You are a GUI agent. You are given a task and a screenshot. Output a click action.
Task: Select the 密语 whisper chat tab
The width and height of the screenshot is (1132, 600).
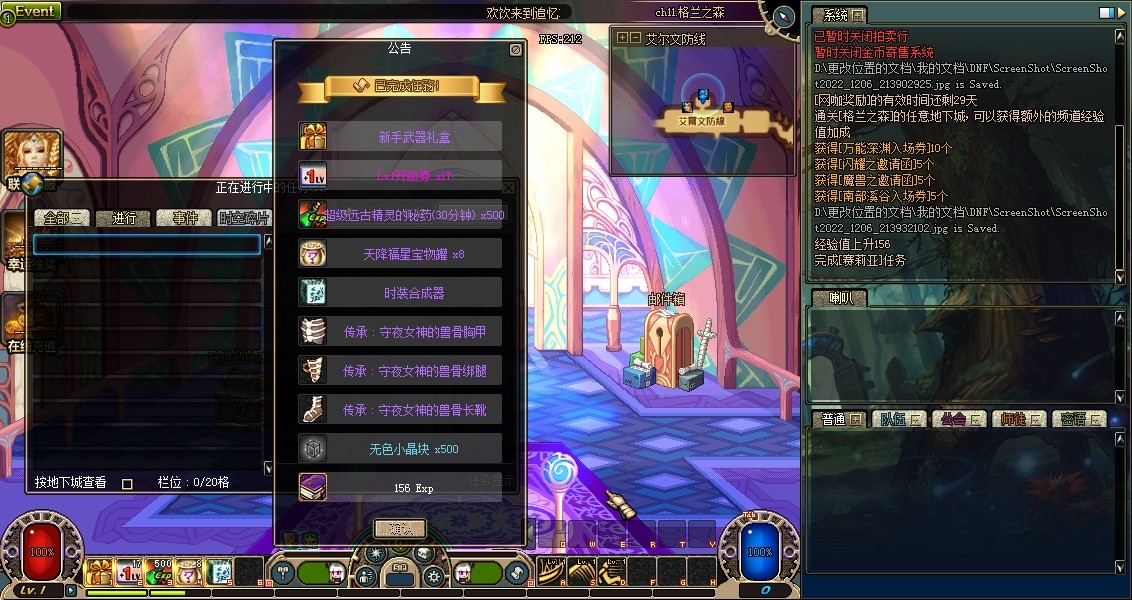coord(1079,420)
